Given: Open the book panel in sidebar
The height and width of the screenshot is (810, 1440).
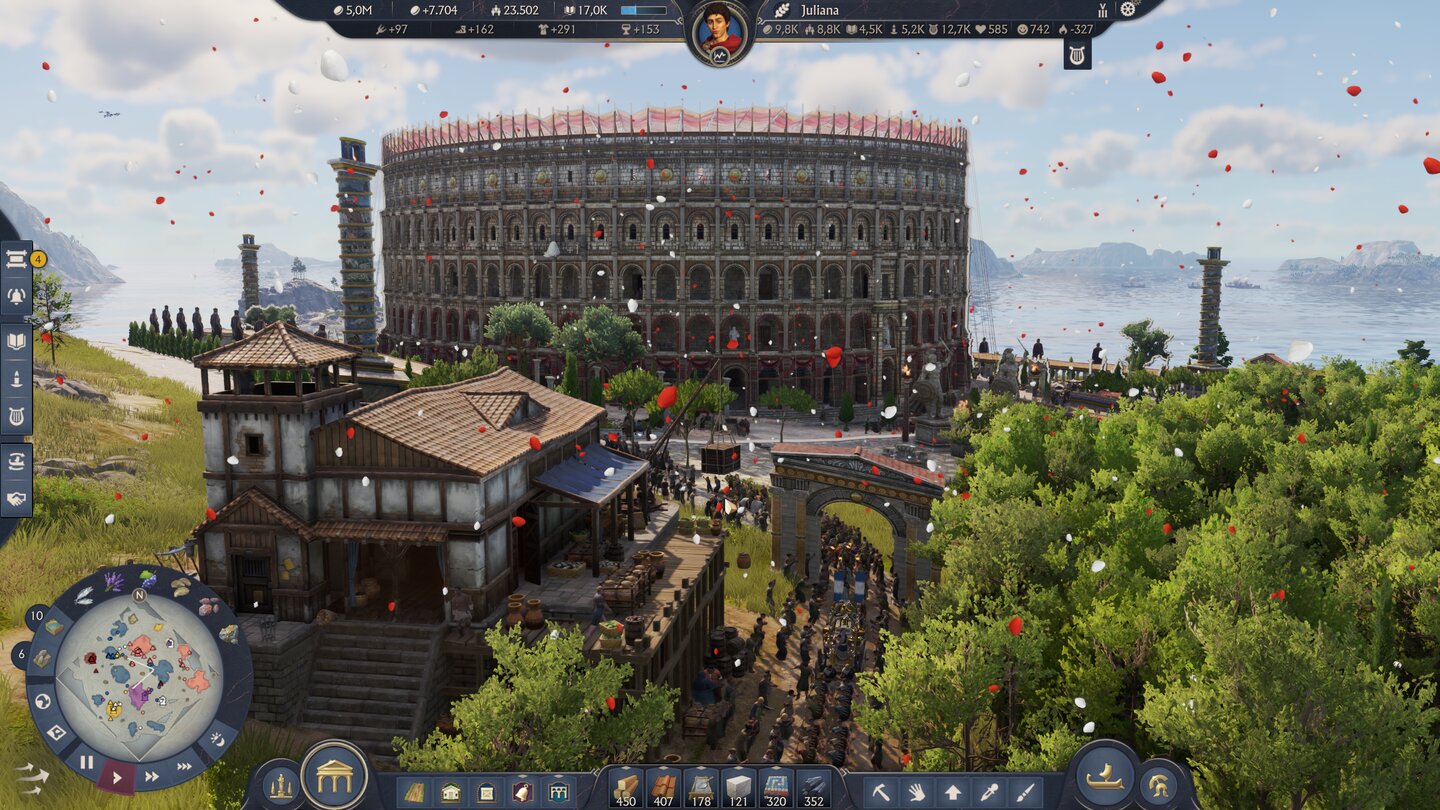Looking at the screenshot, I should coord(16,342).
